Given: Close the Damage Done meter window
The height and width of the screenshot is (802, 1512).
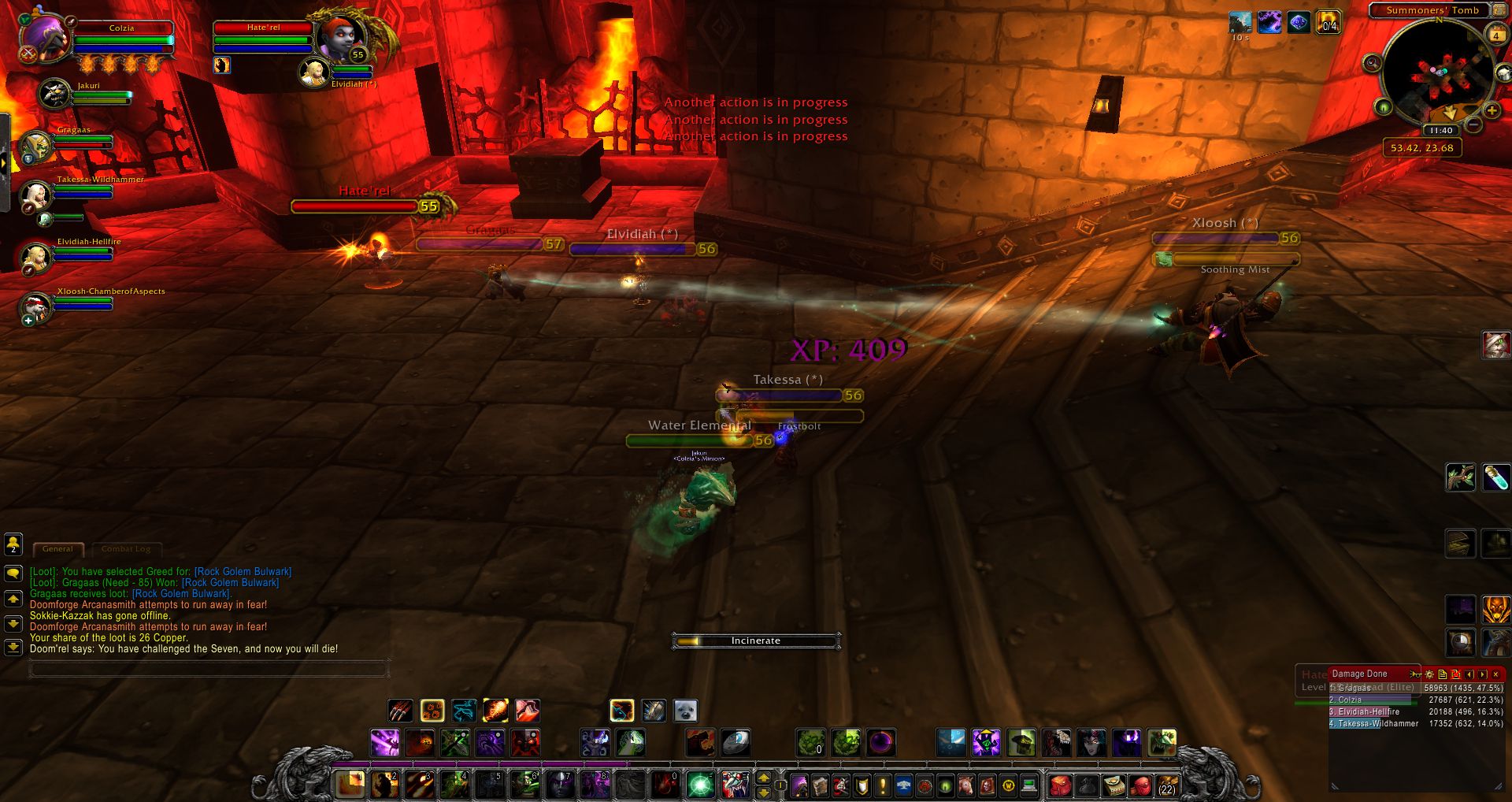Looking at the screenshot, I should coord(1495,674).
